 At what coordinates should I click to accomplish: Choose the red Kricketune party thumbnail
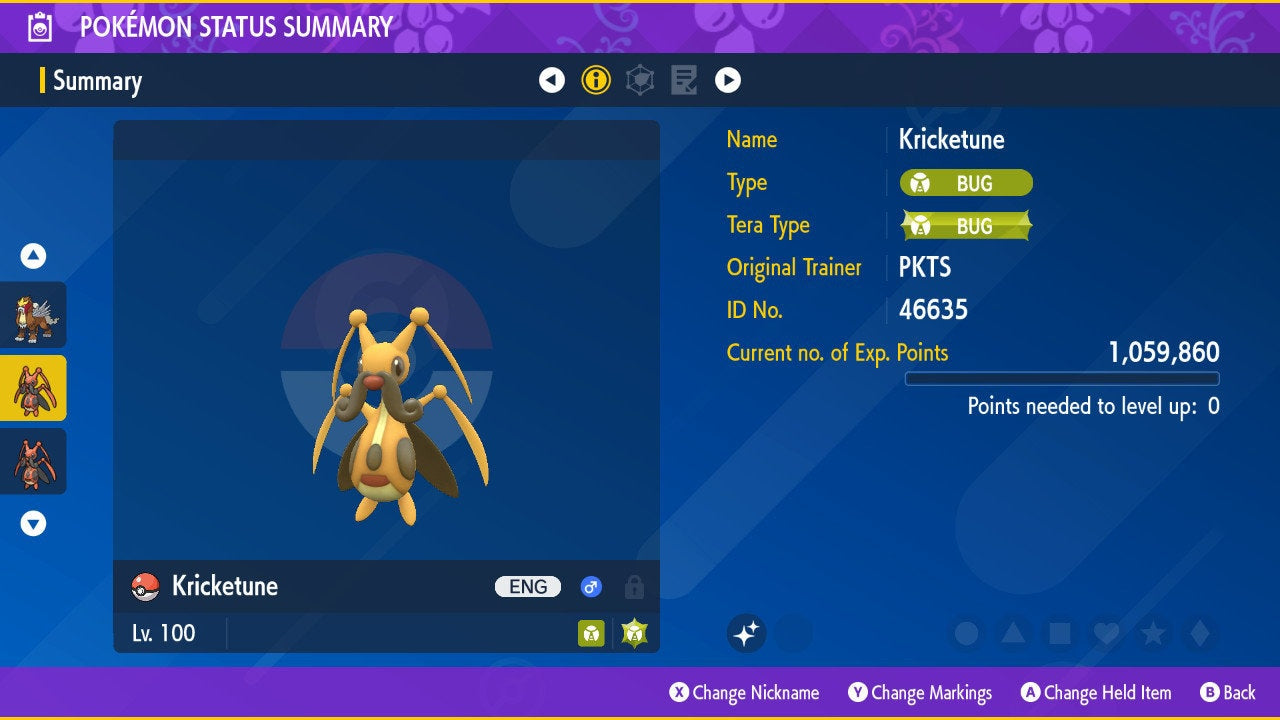(x=33, y=461)
